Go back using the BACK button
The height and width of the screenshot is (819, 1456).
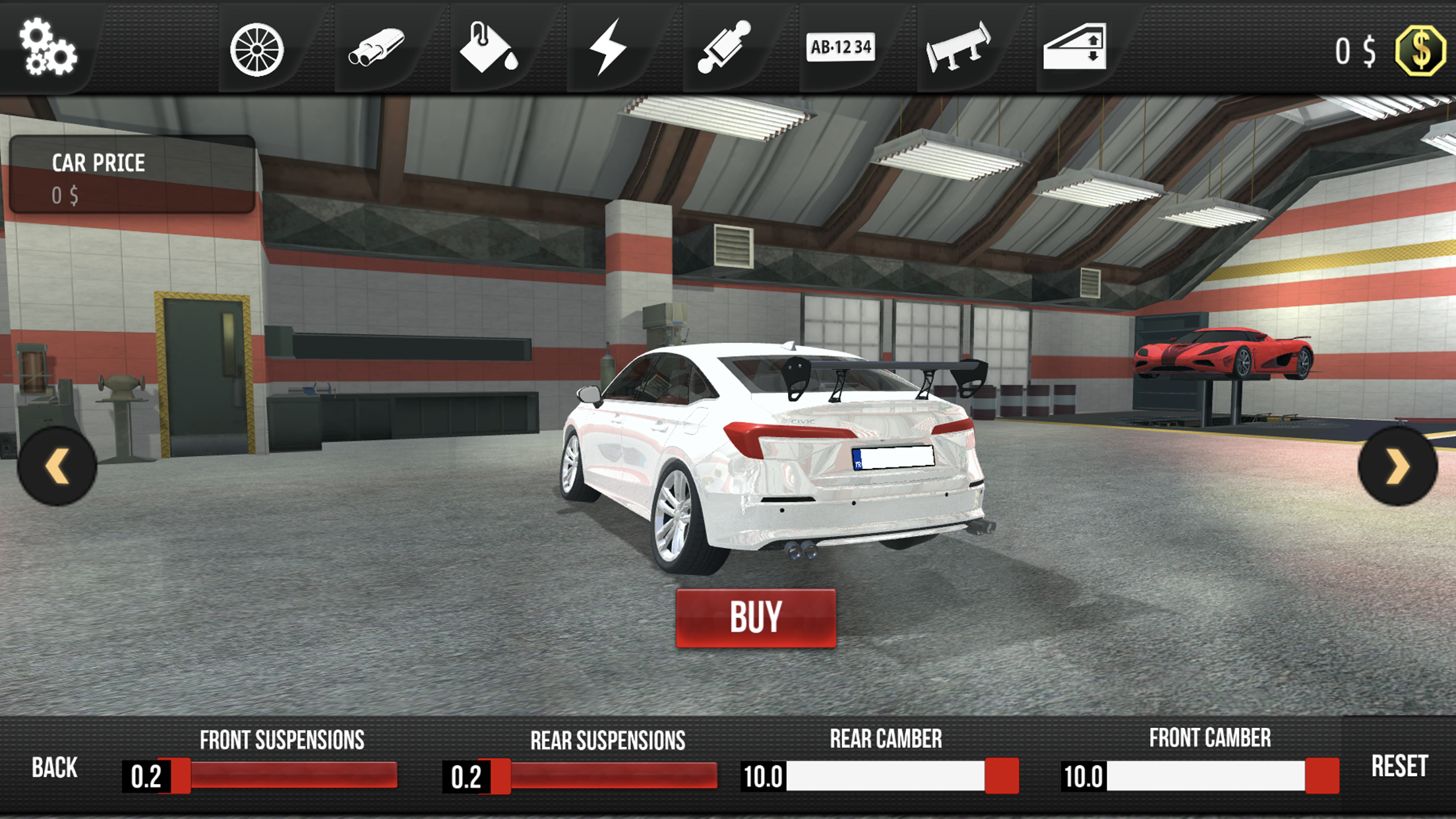[x=55, y=768]
